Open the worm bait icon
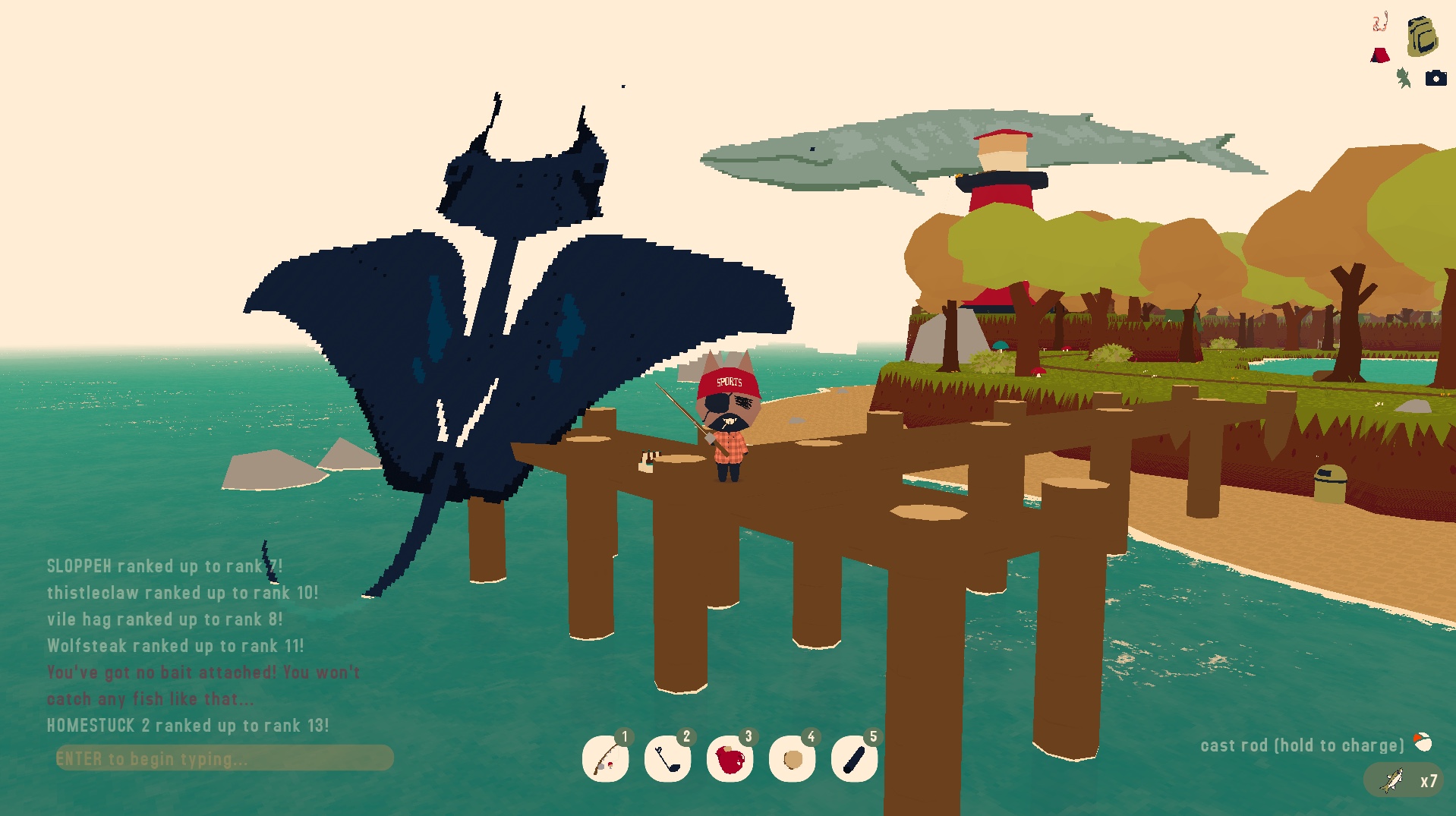The image size is (1456, 816). [1380, 22]
